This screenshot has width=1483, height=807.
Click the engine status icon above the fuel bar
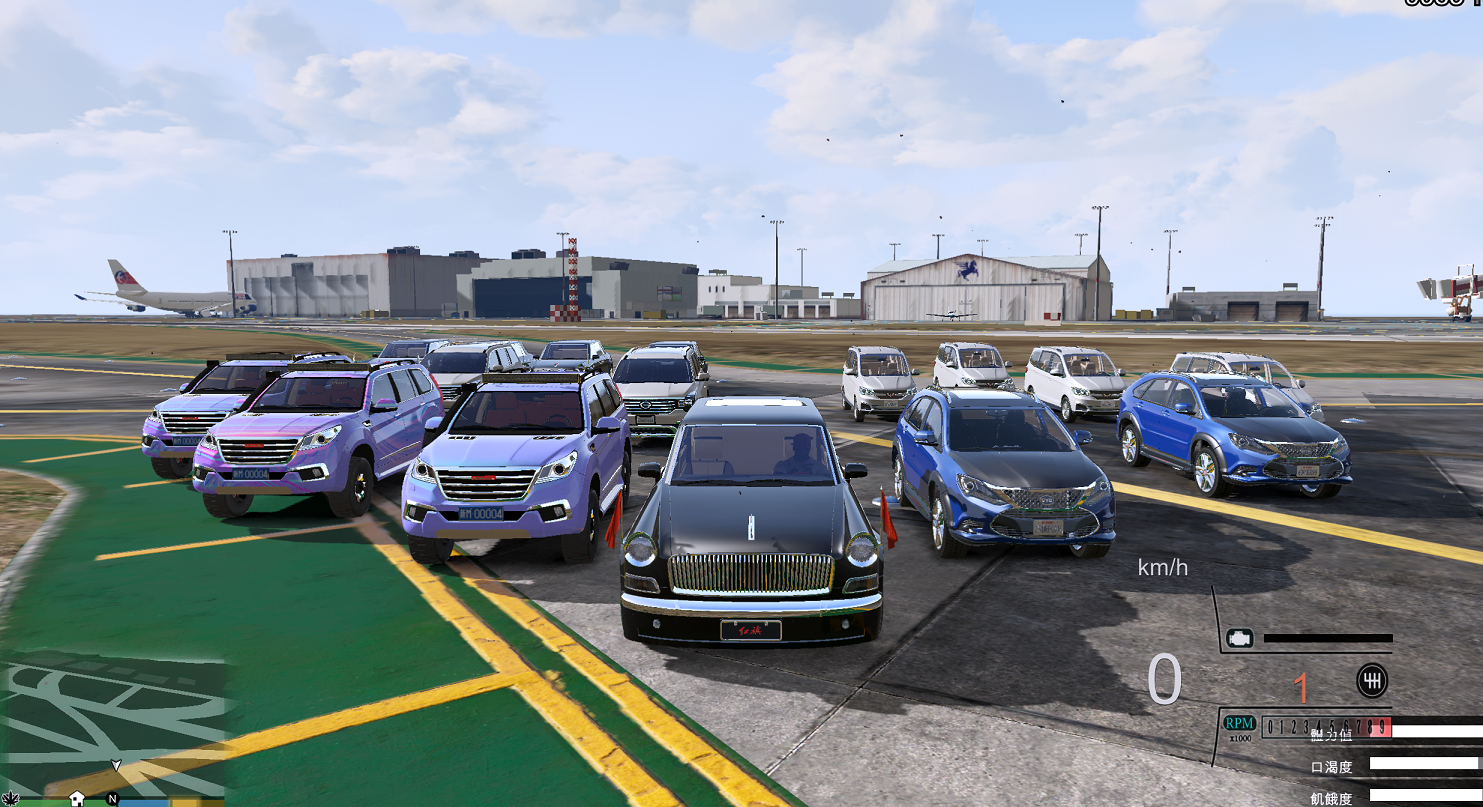[x=1240, y=638]
